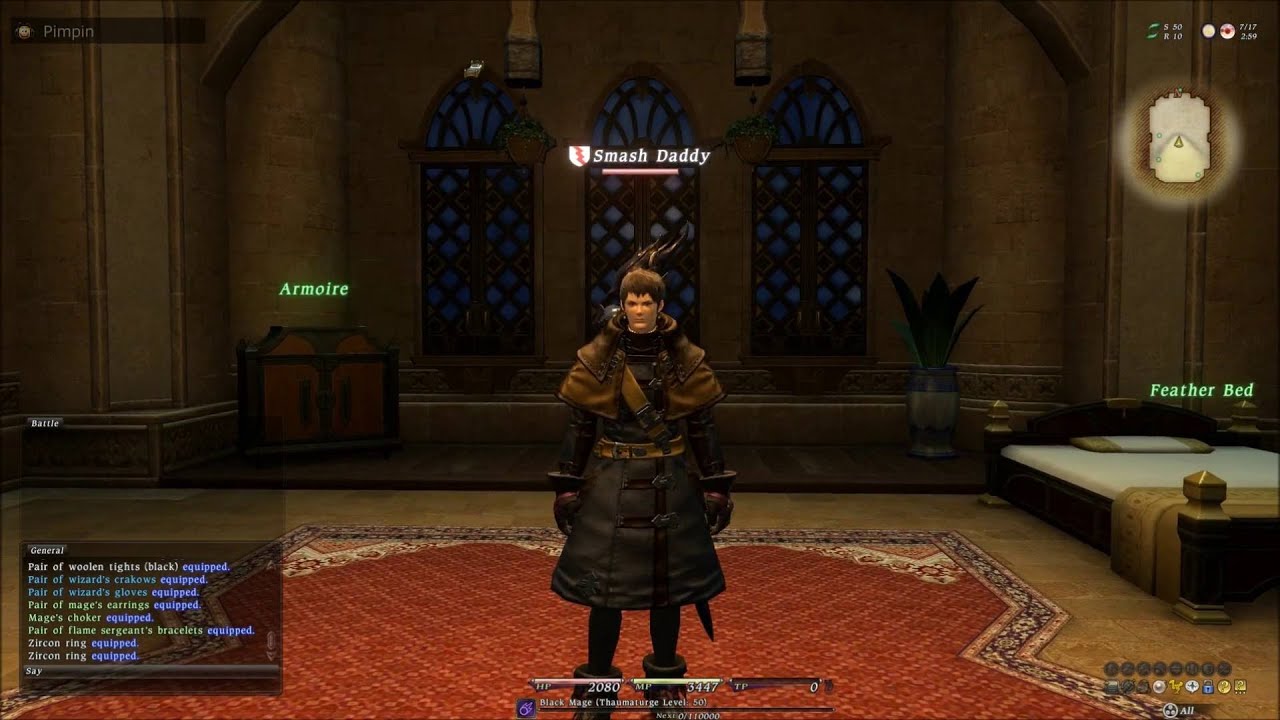This screenshot has height=720, width=1280.
Task: Select the Smash Daddy nameplate
Action: [x=650, y=156]
